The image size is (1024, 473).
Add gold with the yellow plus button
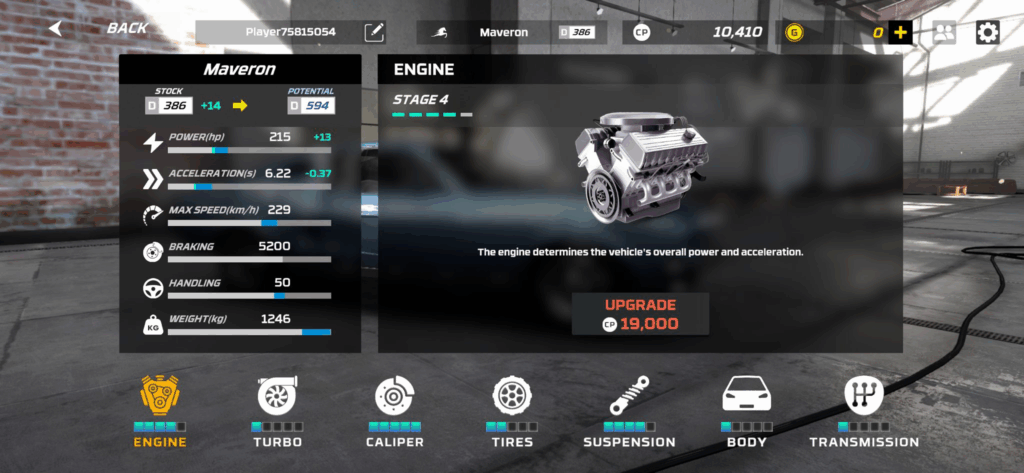(901, 32)
